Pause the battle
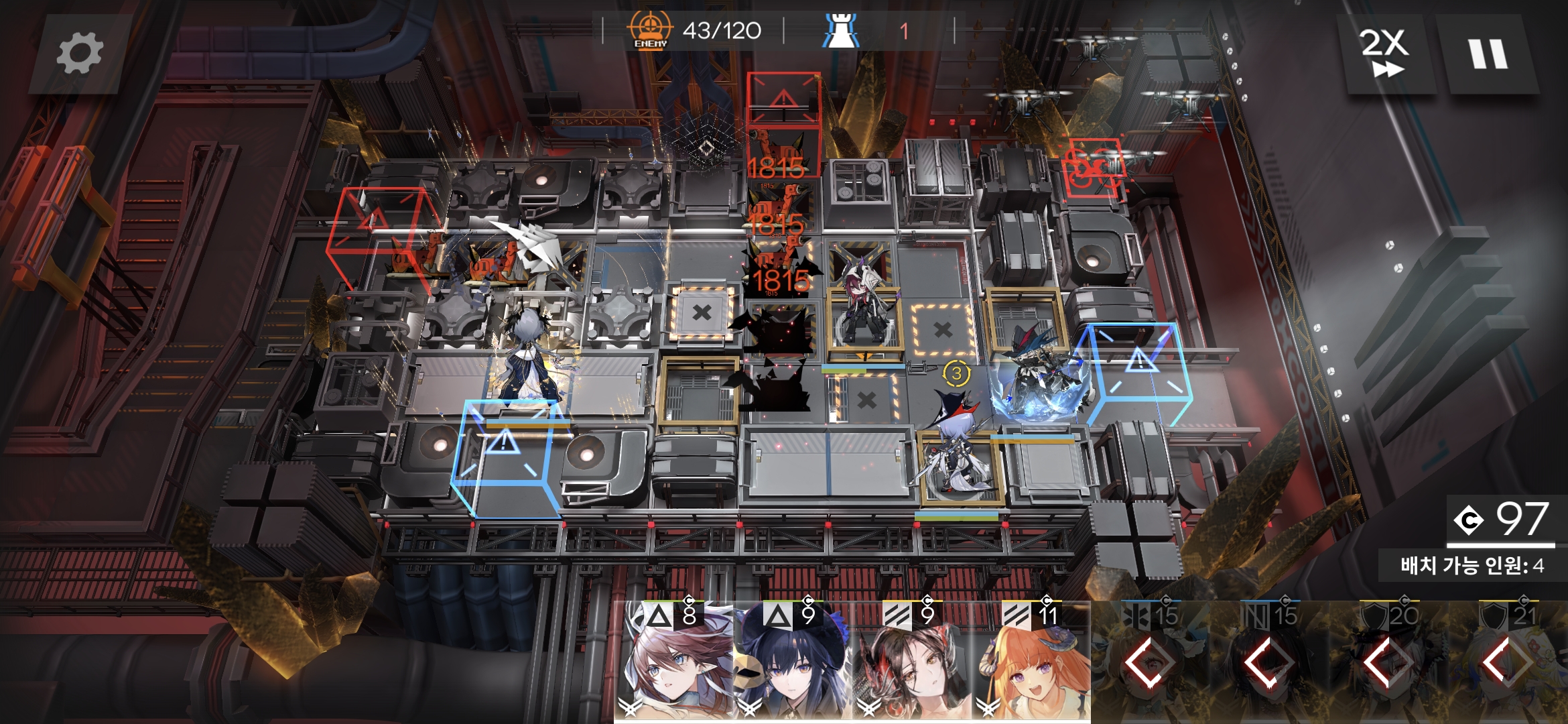This screenshot has width=1568, height=724. [1488, 54]
